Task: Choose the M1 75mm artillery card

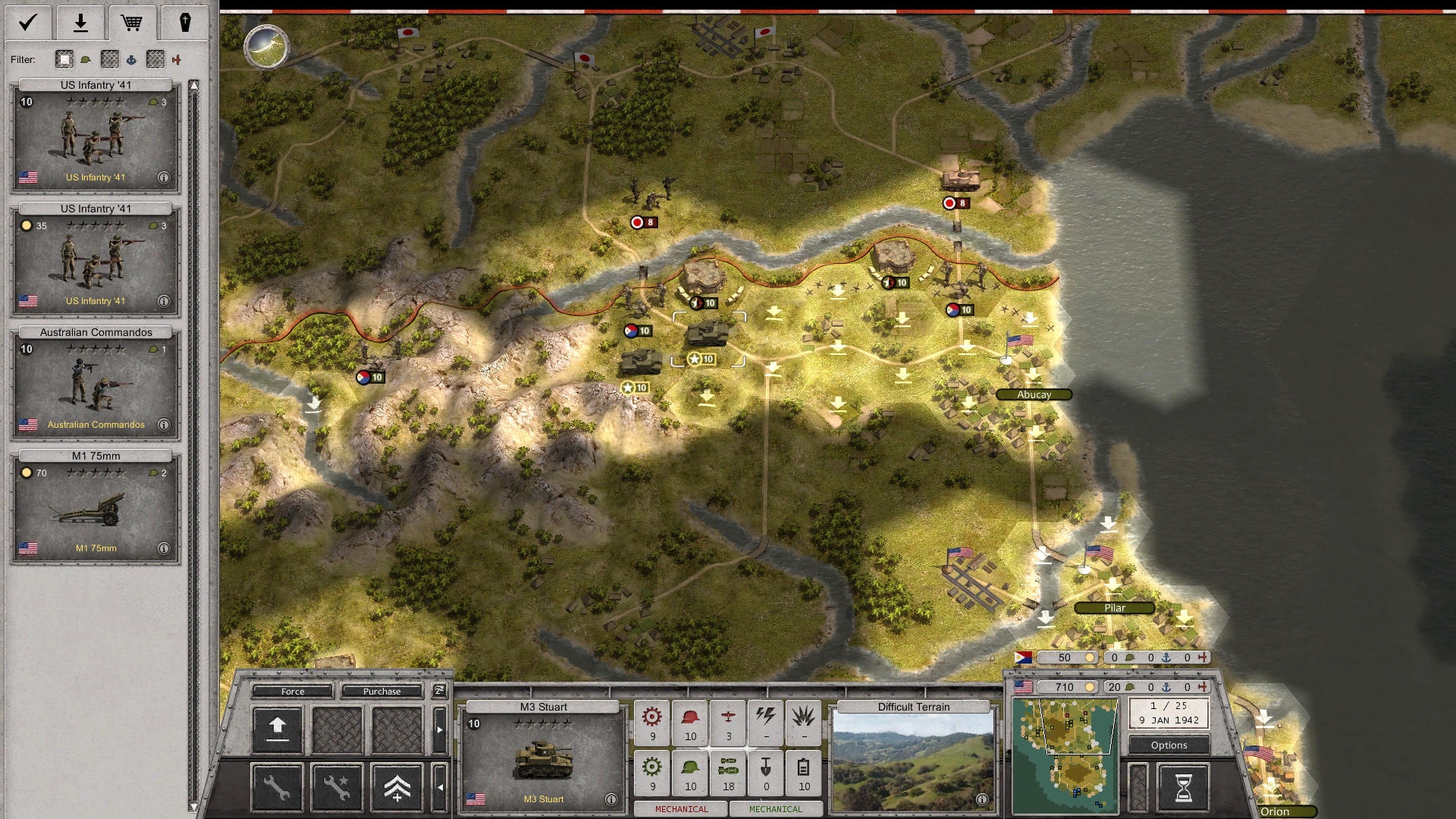Action: [x=96, y=507]
